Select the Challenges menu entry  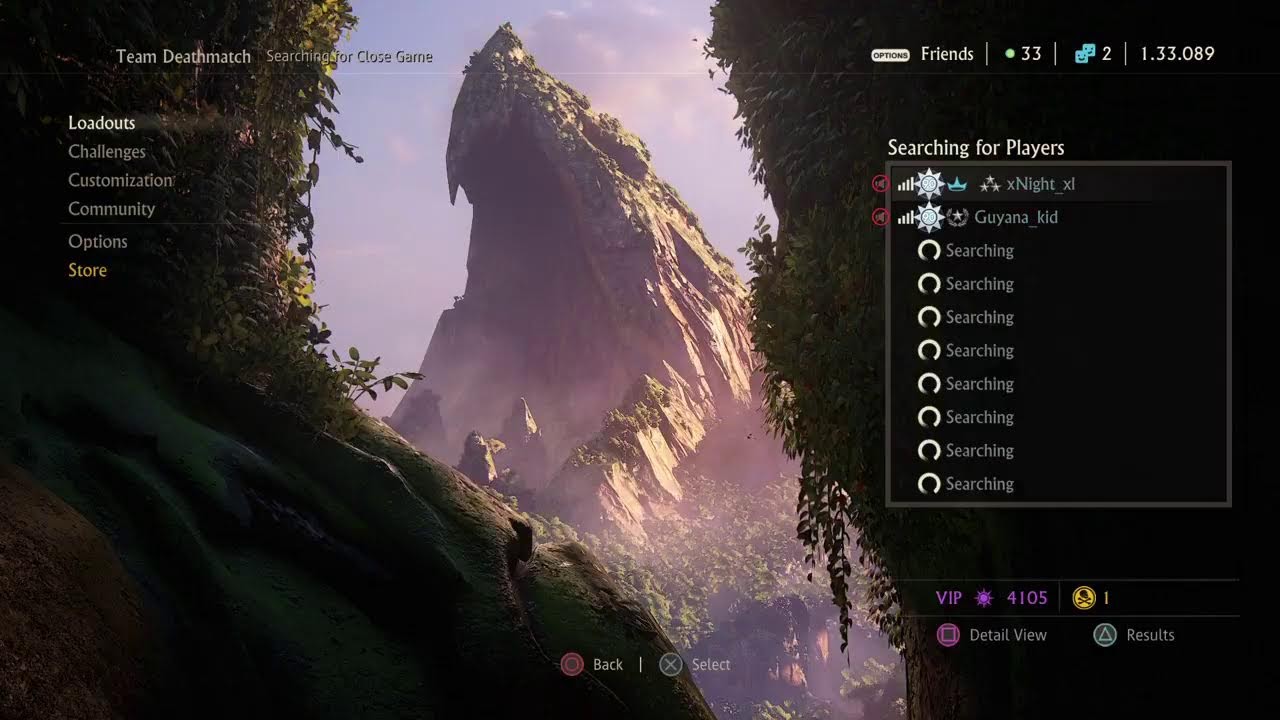coord(107,152)
